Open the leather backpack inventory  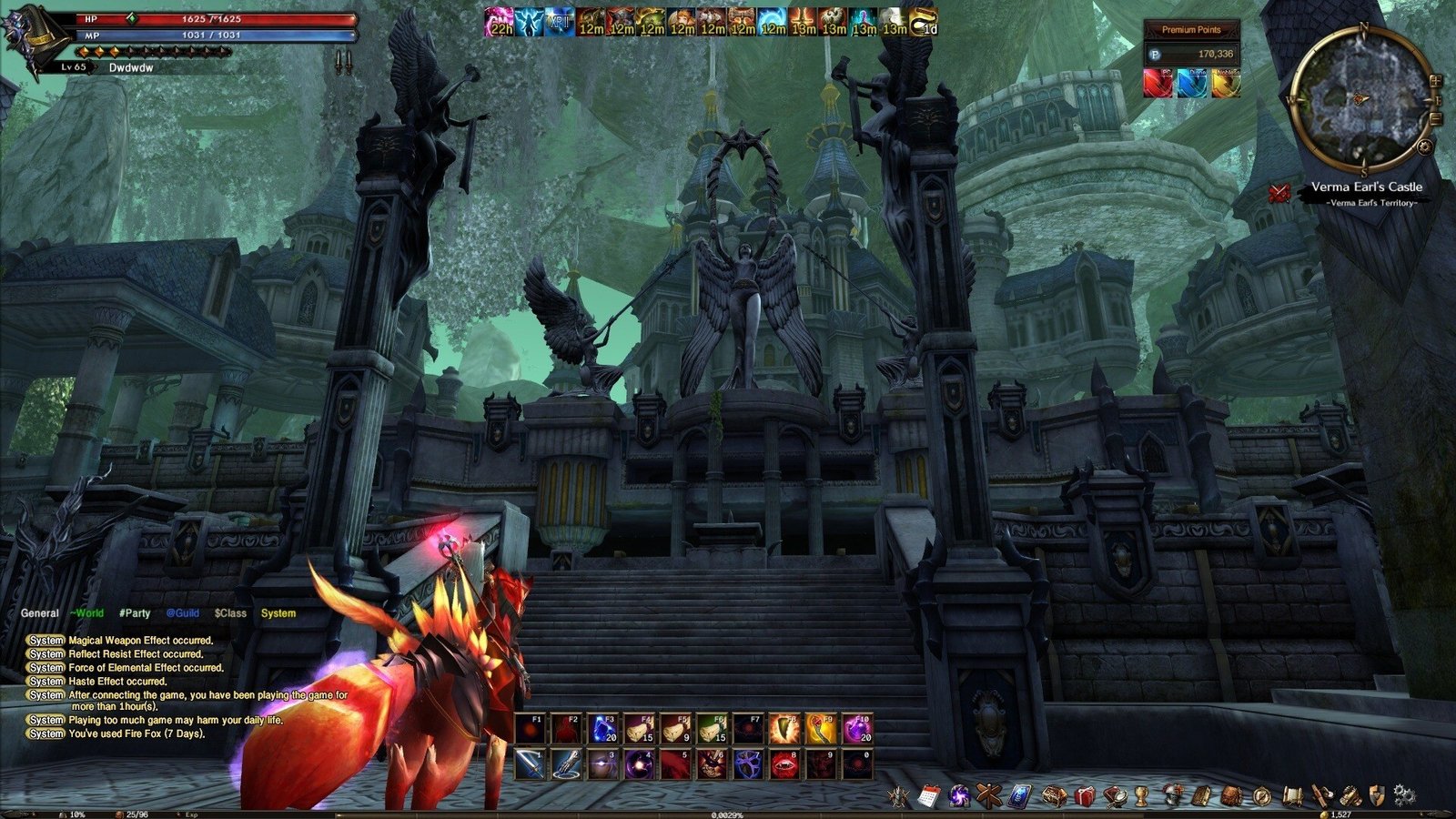click(x=1231, y=796)
